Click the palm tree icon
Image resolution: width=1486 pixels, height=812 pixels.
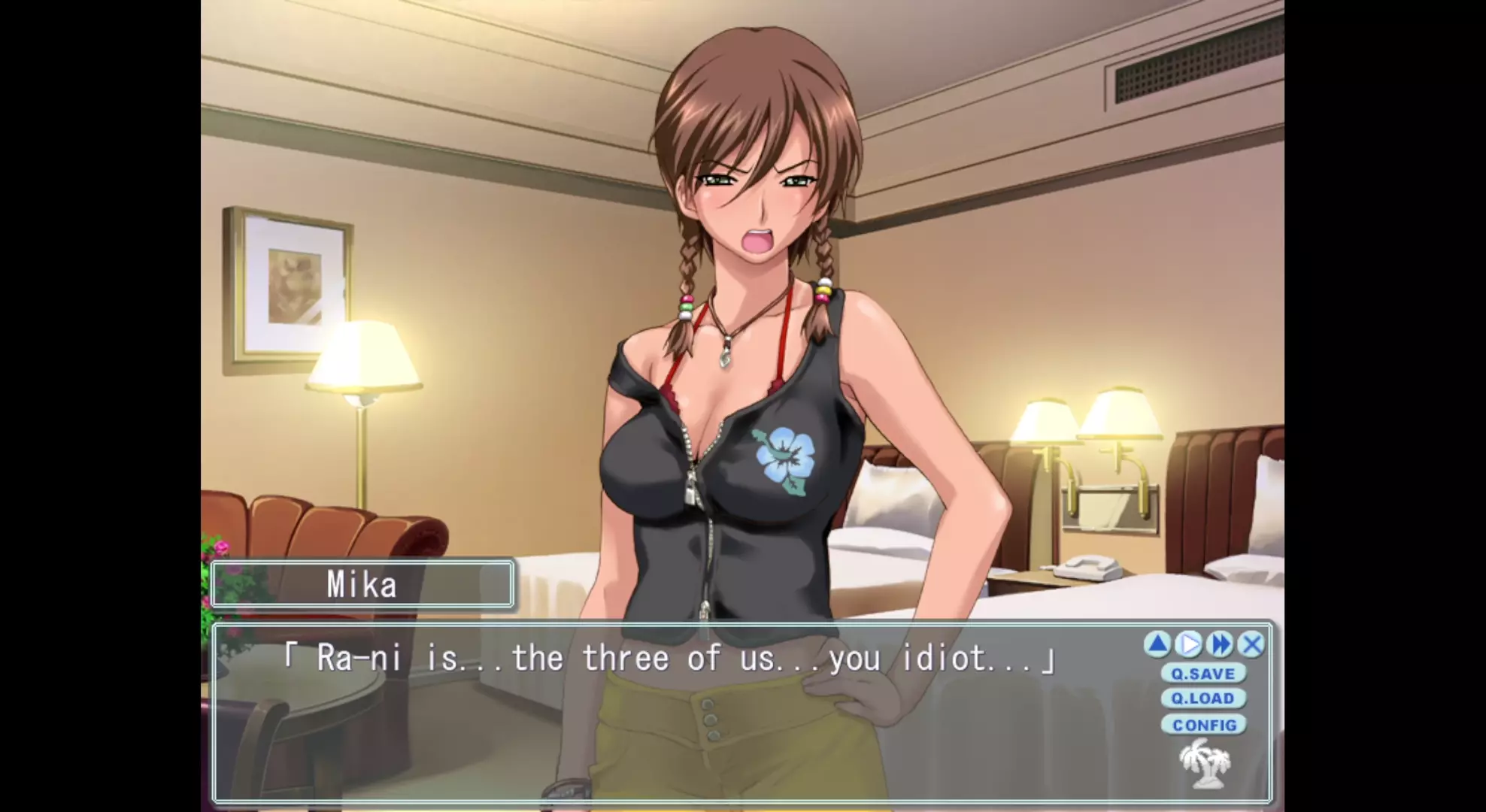pos(1205,763)
